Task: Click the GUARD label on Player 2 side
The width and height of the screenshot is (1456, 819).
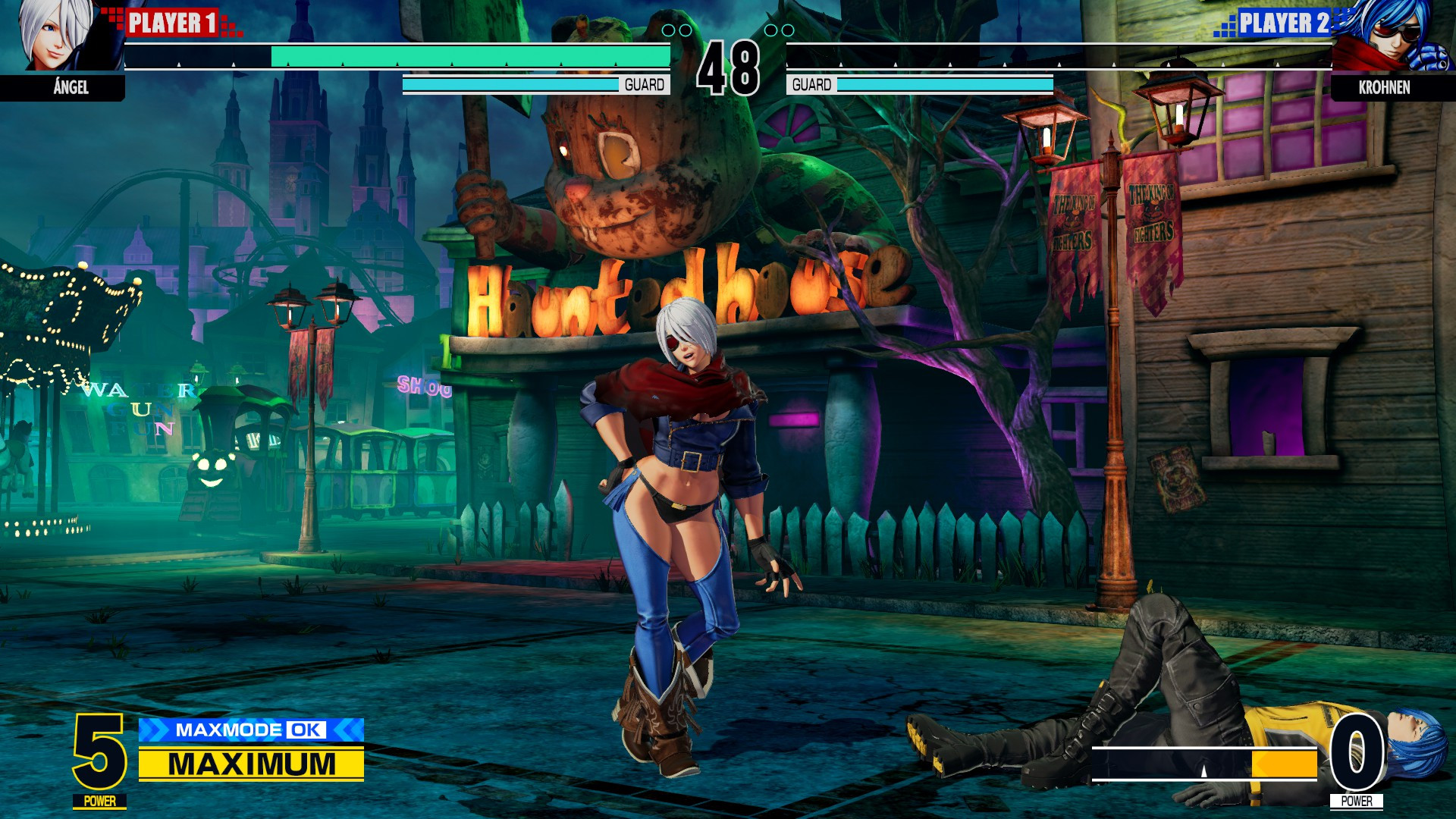Action: click(x=810, y=85)
